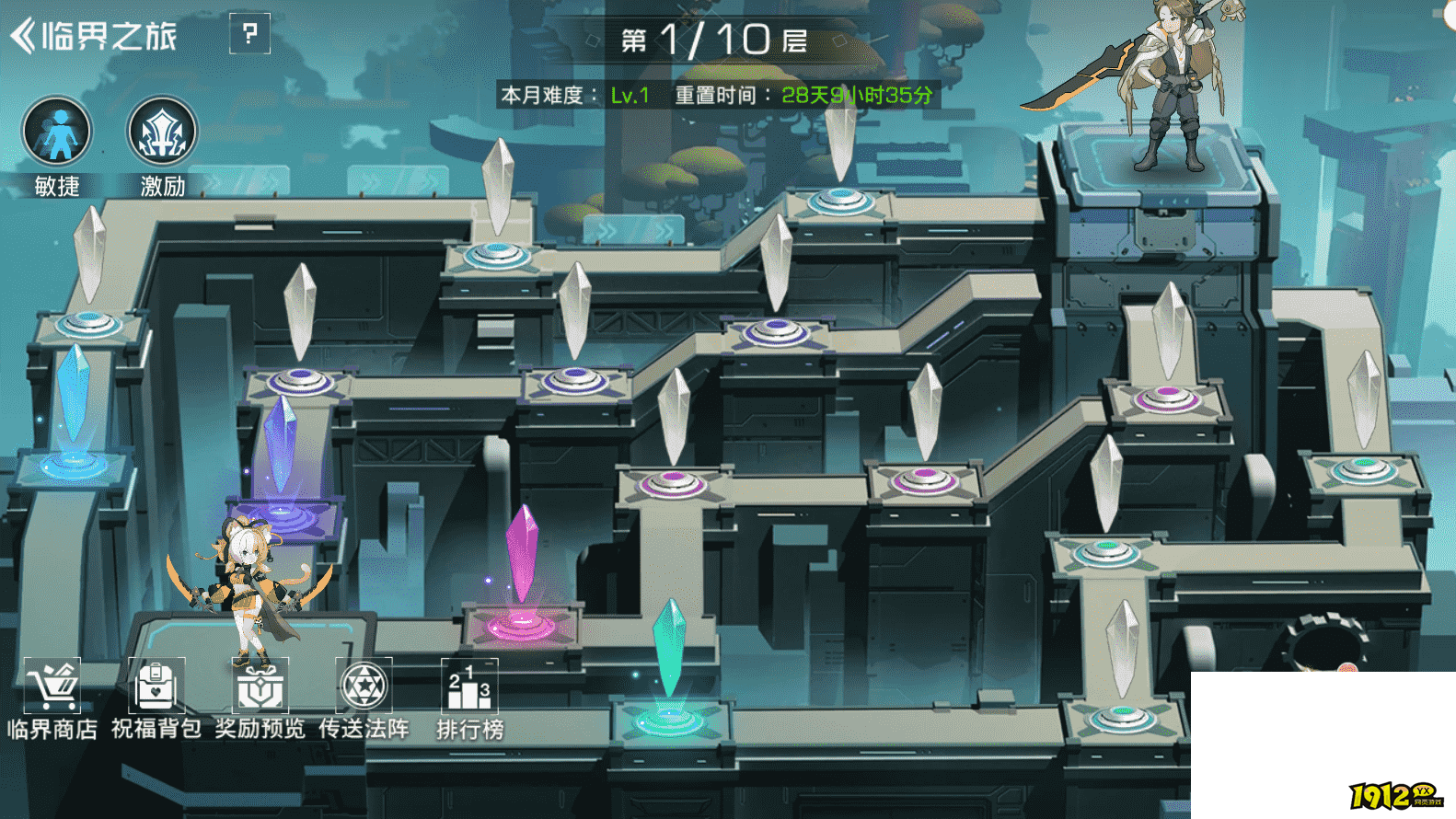Select the 敏捷 blessing icon
Screen dimensions: 1456x819
tap(57, 133)
